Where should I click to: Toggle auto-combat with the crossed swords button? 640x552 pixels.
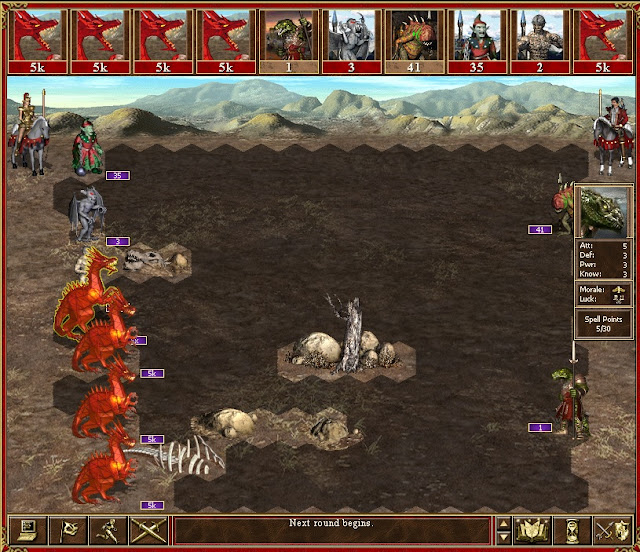pos(147,530)
